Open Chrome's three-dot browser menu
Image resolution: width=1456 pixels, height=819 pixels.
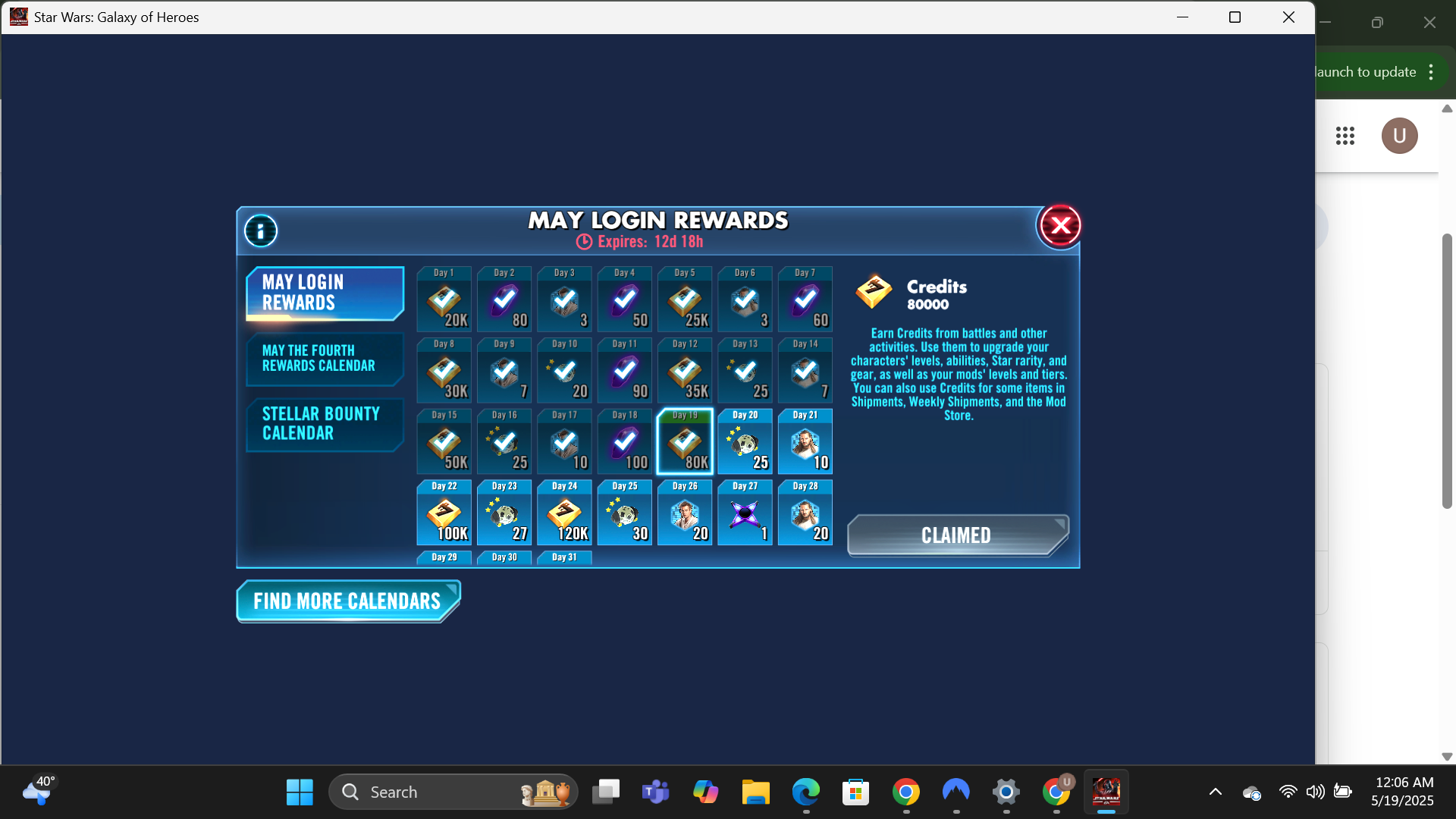[1432, 71]
